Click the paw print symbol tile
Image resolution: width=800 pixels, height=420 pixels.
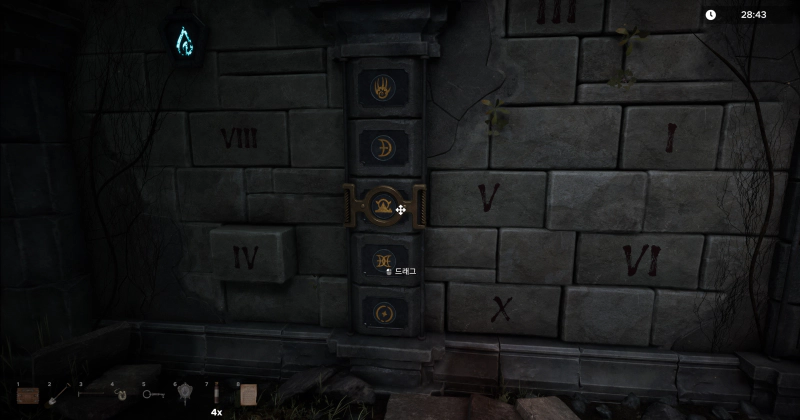click(x=384, y=87)
